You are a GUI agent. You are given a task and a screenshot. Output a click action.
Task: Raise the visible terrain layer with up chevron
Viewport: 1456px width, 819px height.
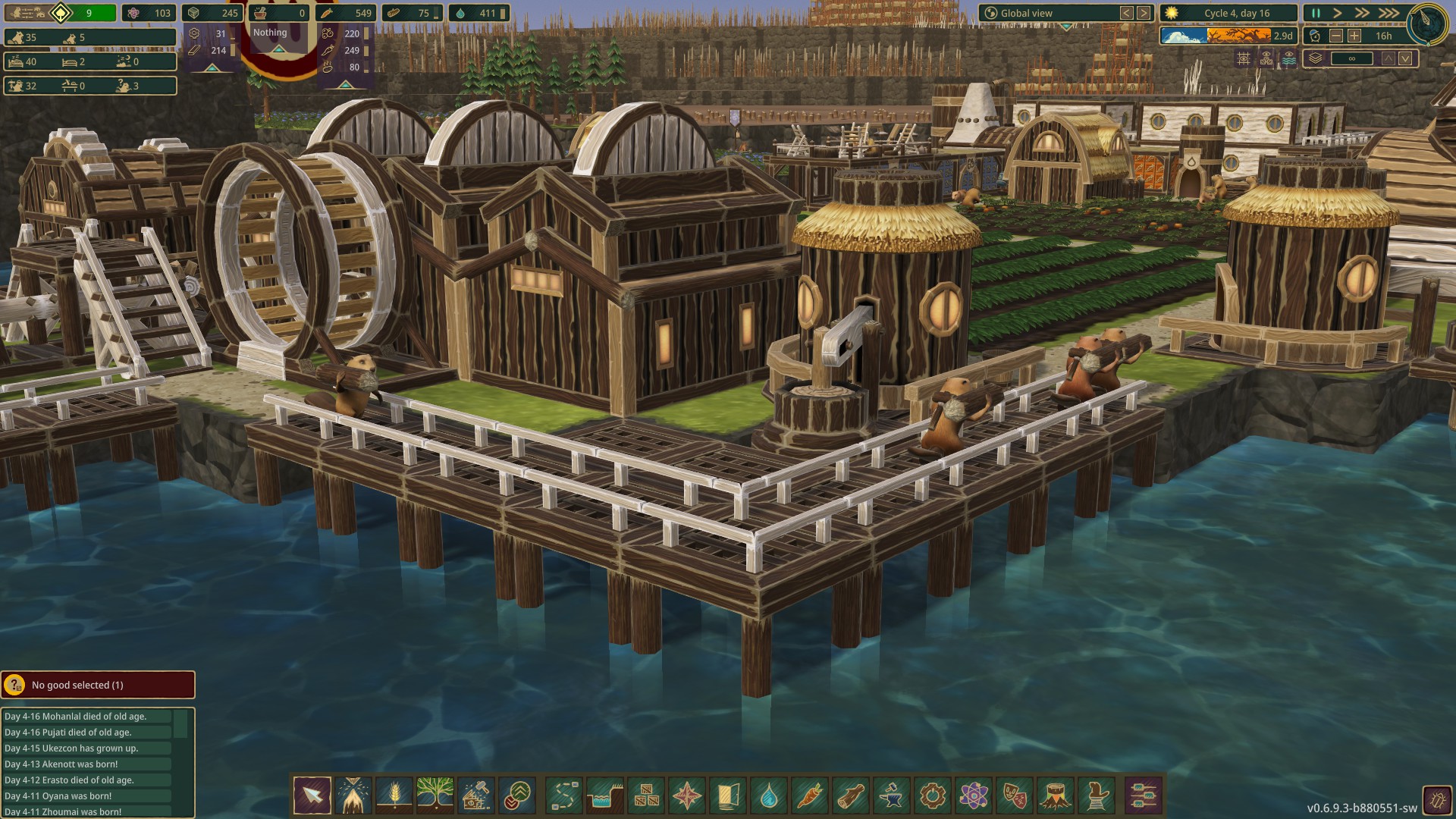pyautogui.click(x=1388, y=58)
